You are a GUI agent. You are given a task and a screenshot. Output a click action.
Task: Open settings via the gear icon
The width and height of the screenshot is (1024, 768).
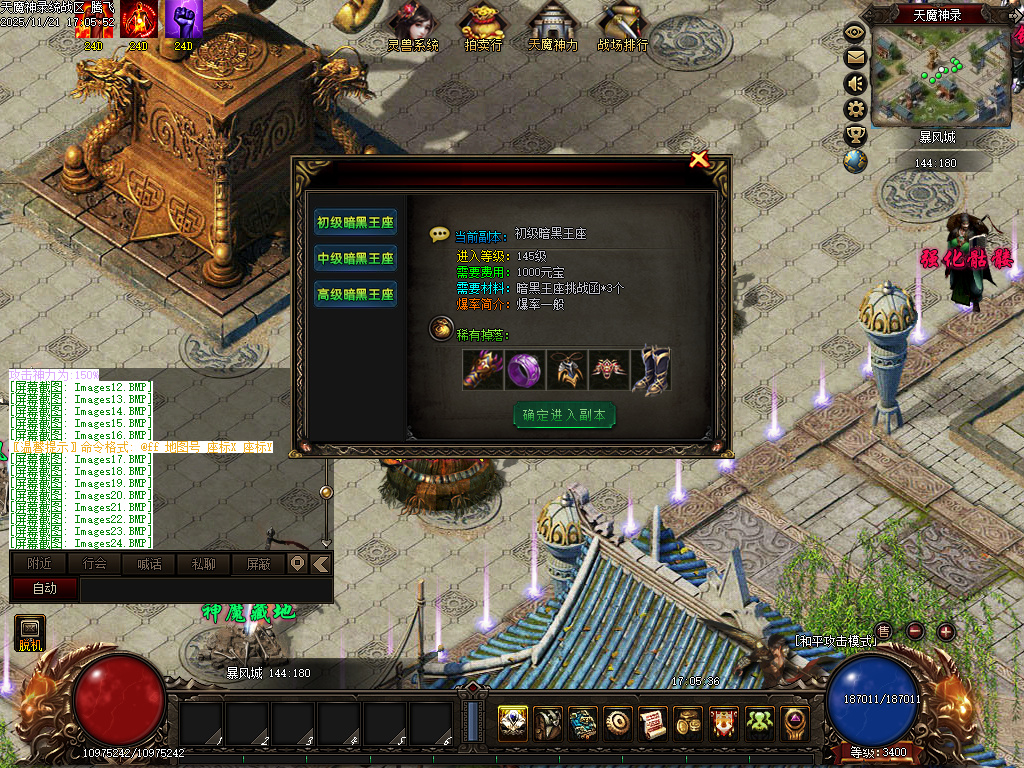(855, 109)
